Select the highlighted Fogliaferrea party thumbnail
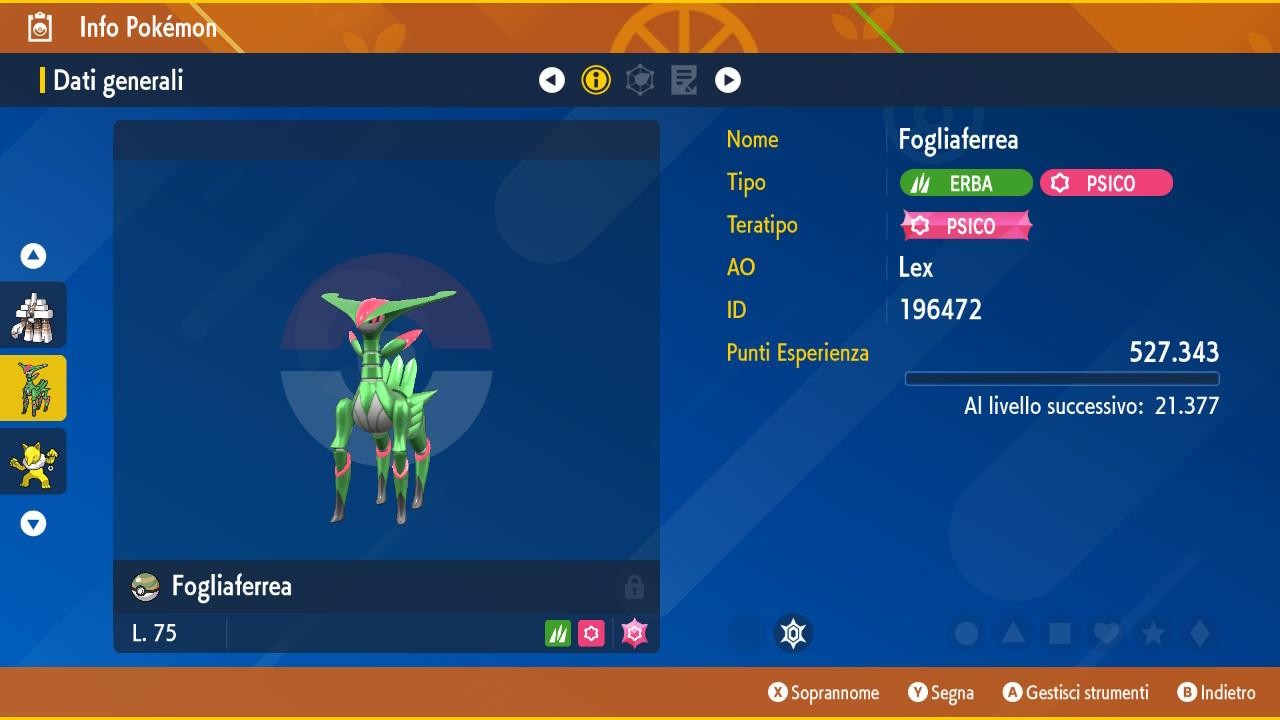The height and width of the screenshot is (720, 1280). [x=33, y=388]
